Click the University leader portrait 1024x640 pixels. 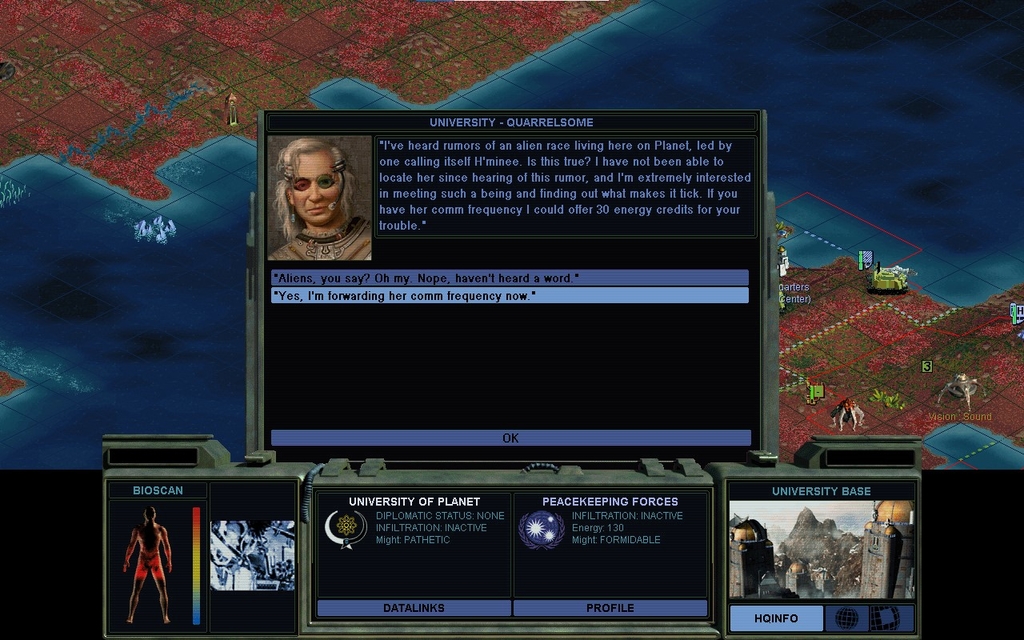(320, 198)
